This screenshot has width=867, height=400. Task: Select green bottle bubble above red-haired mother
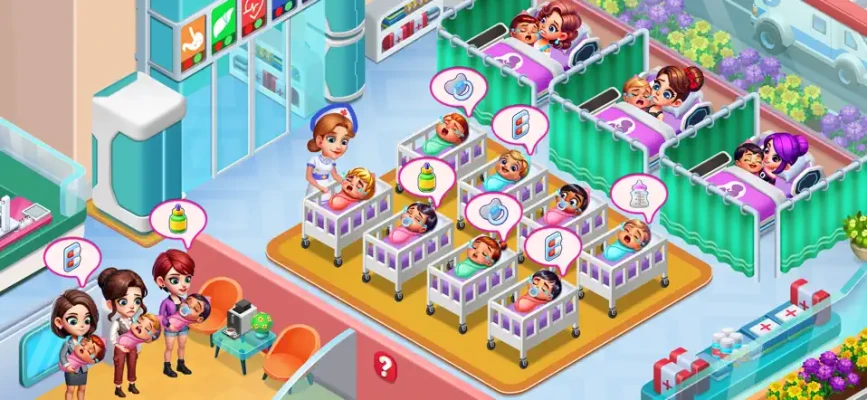pyautogui.click(x=176, y=220)
